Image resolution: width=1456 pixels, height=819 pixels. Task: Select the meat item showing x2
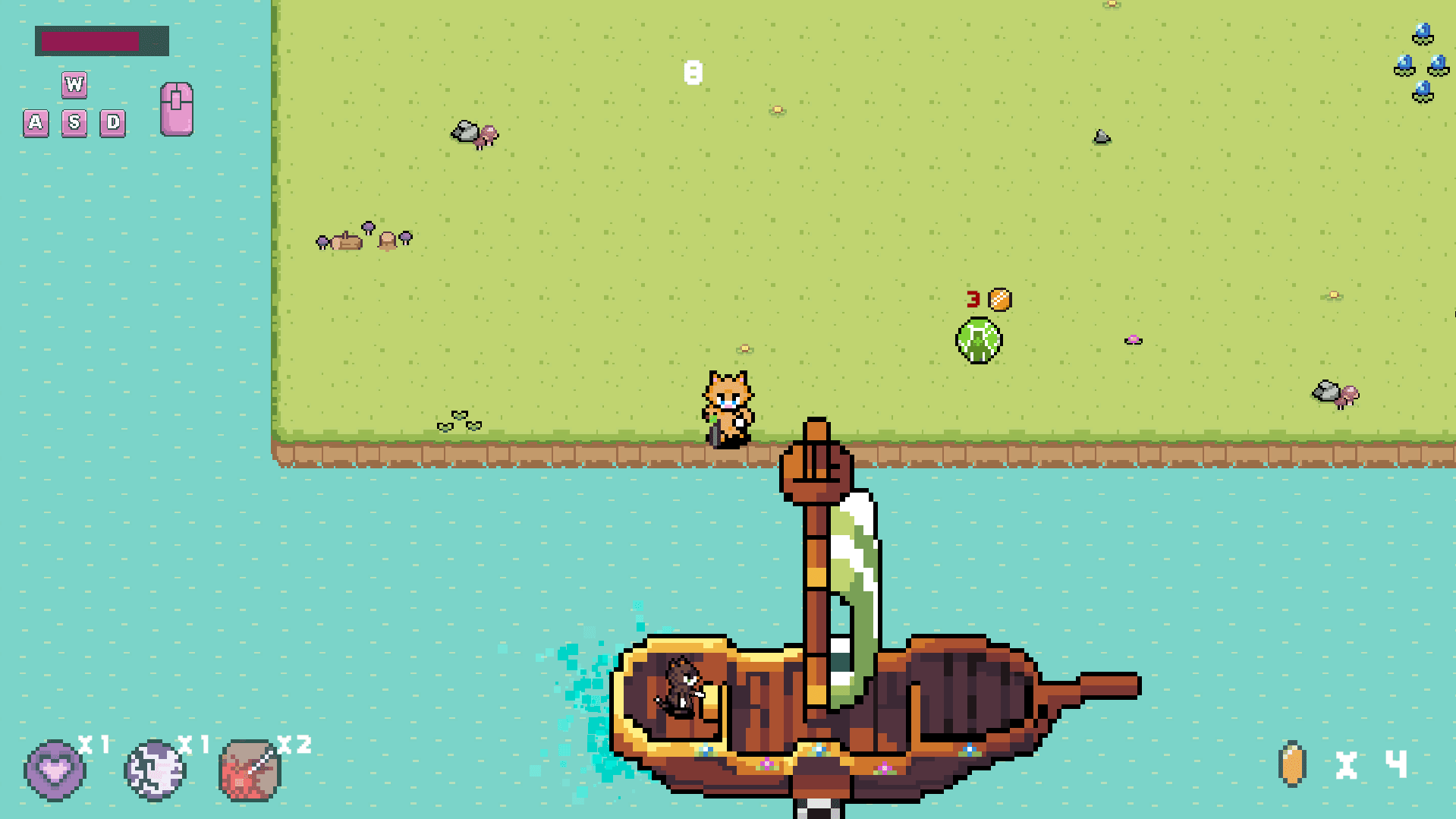pyautogui.click(x=250, y=768)
